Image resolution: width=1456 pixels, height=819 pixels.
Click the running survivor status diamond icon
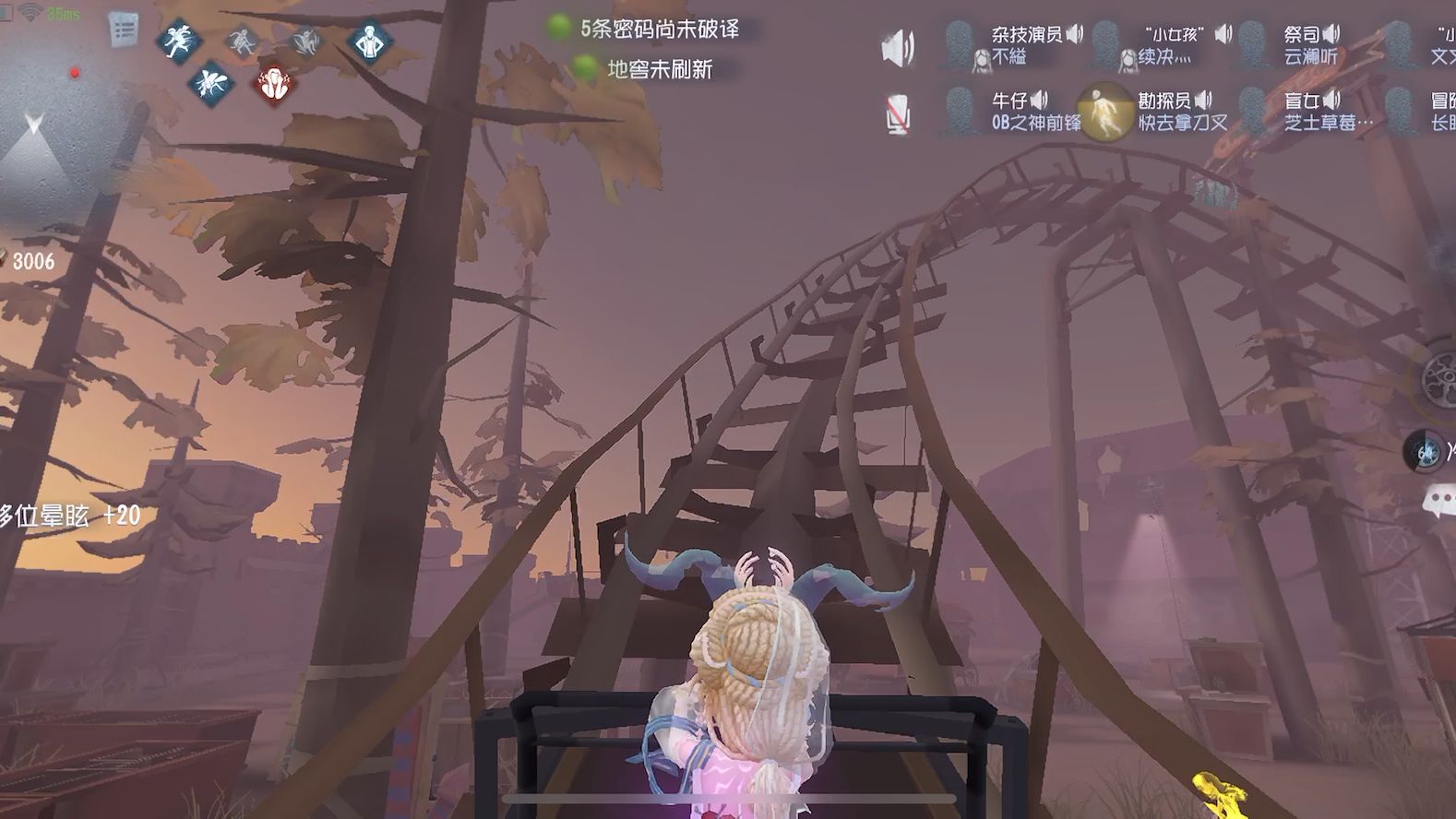pyautogui.click(x=178, y=41)
